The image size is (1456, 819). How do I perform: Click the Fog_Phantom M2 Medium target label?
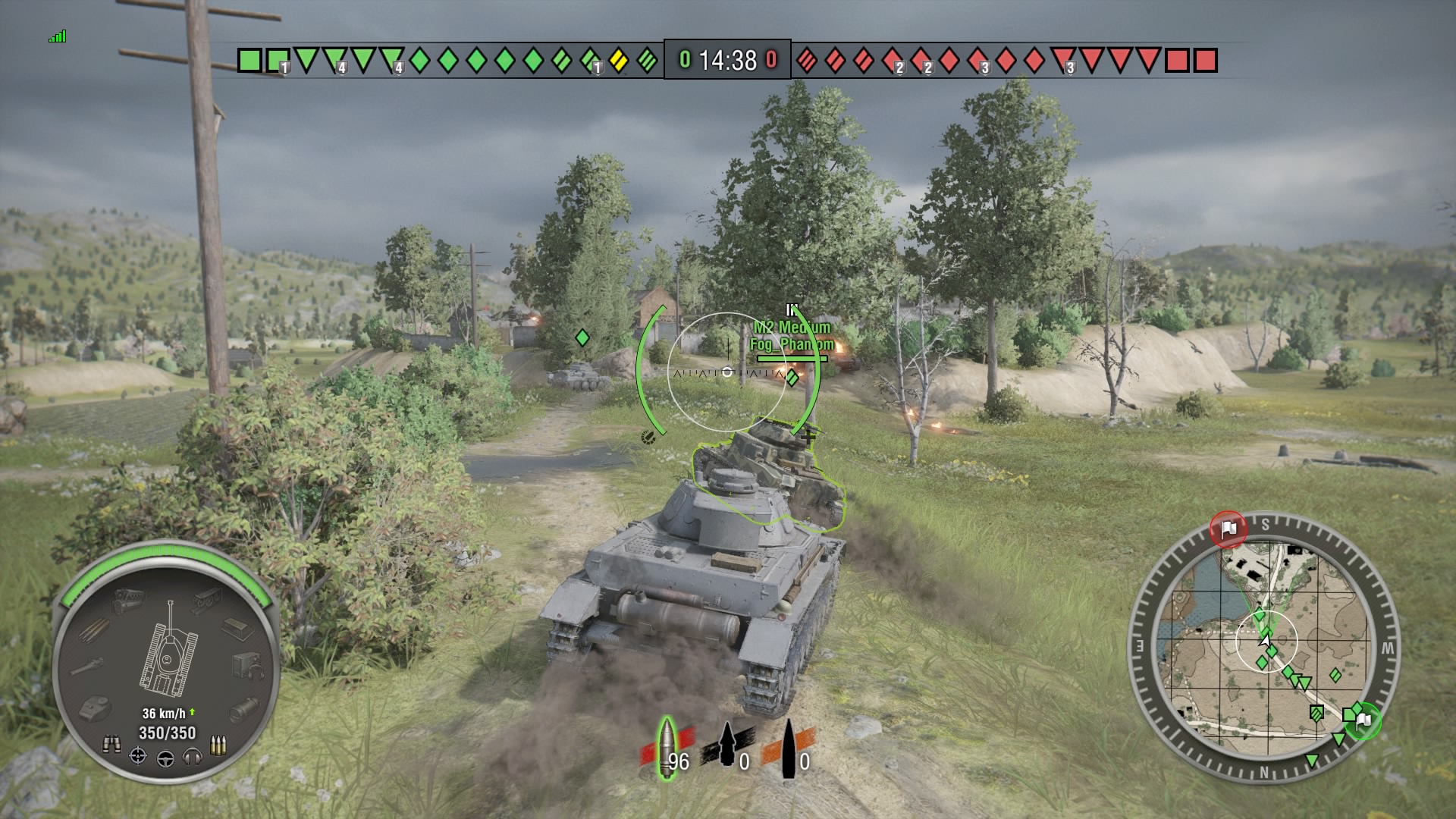[x=791, y=337]
